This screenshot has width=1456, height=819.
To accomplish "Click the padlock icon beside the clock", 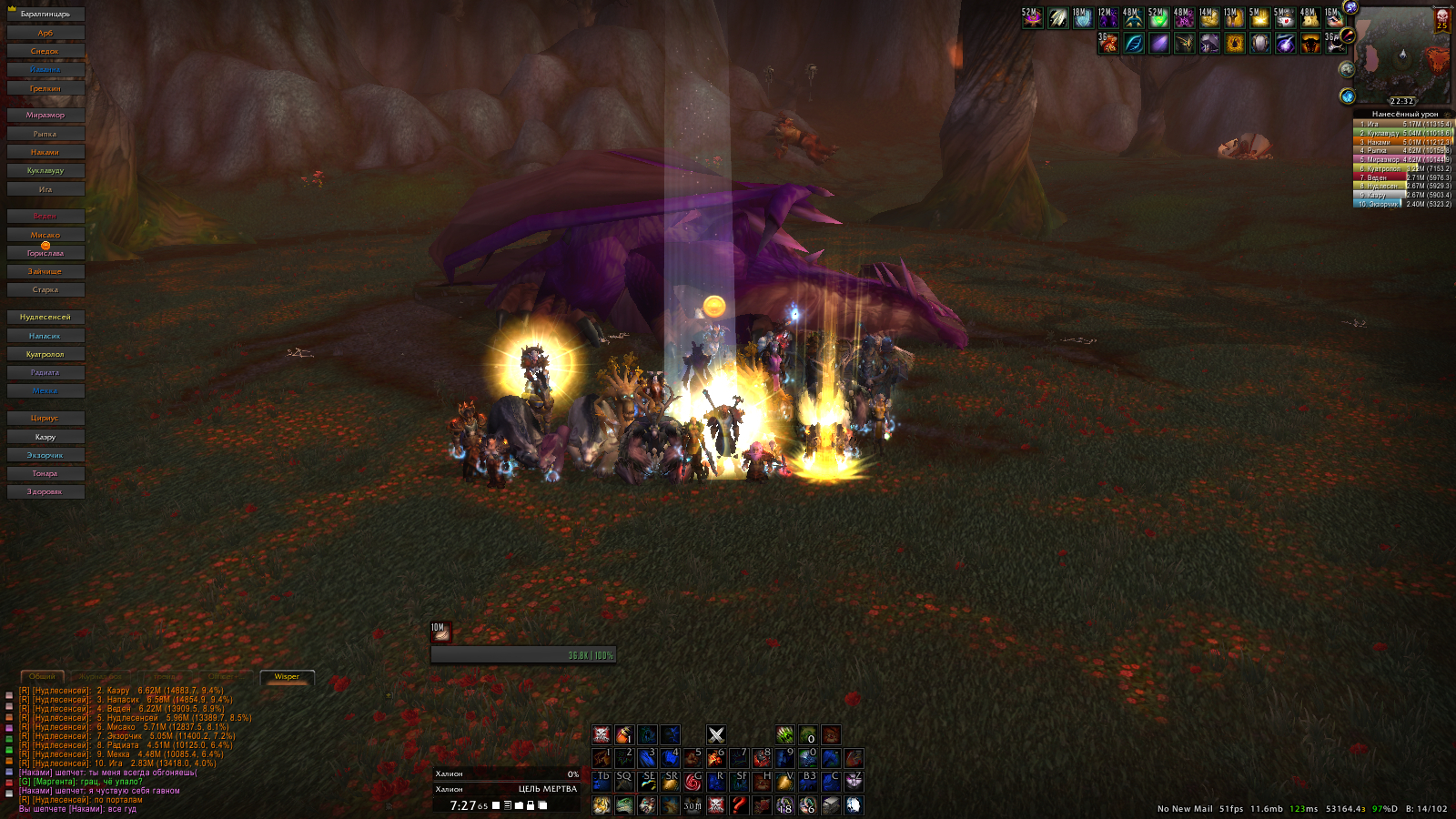I will (531, 805).
